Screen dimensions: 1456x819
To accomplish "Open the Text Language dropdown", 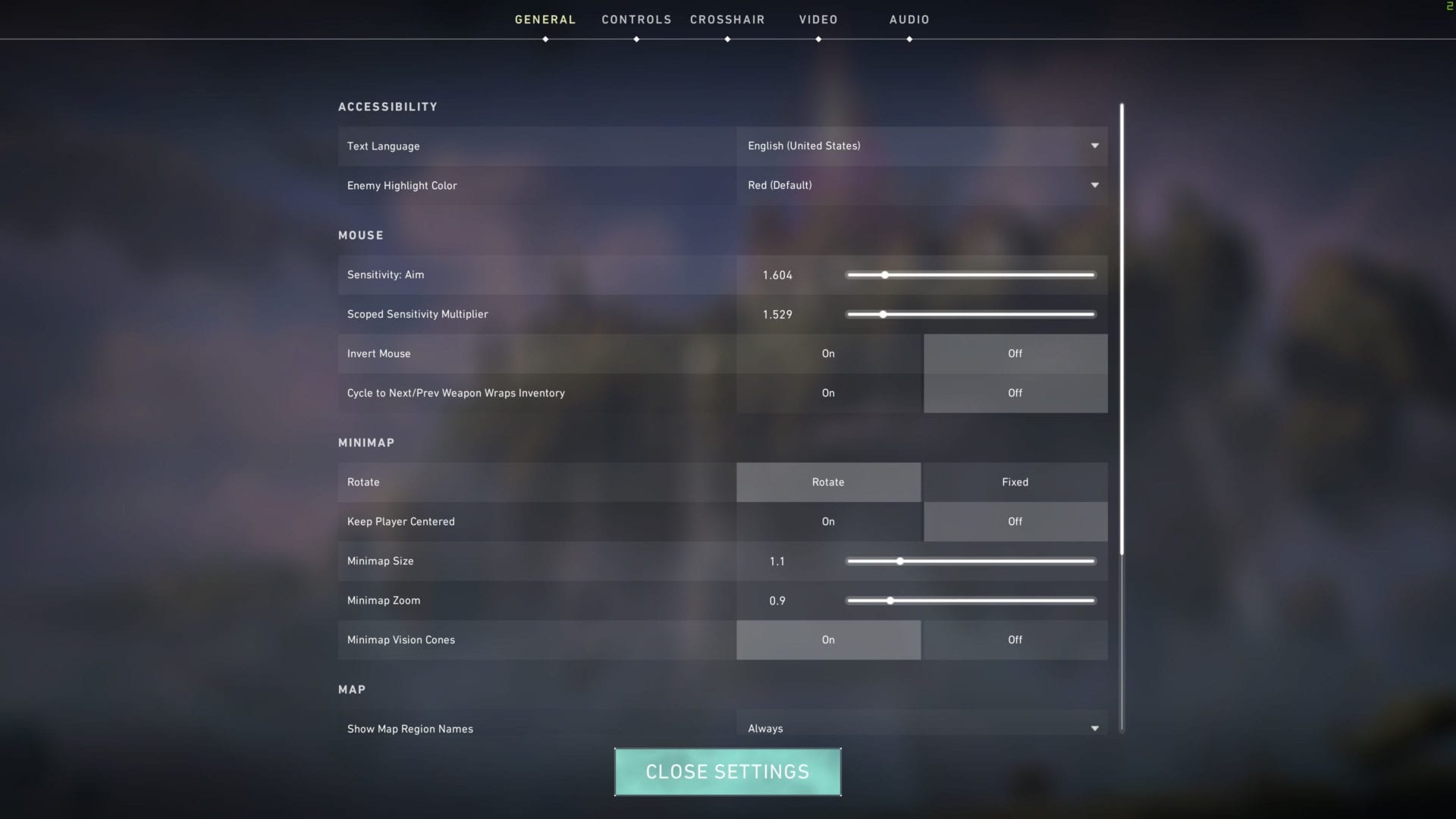I will [921, 146].
